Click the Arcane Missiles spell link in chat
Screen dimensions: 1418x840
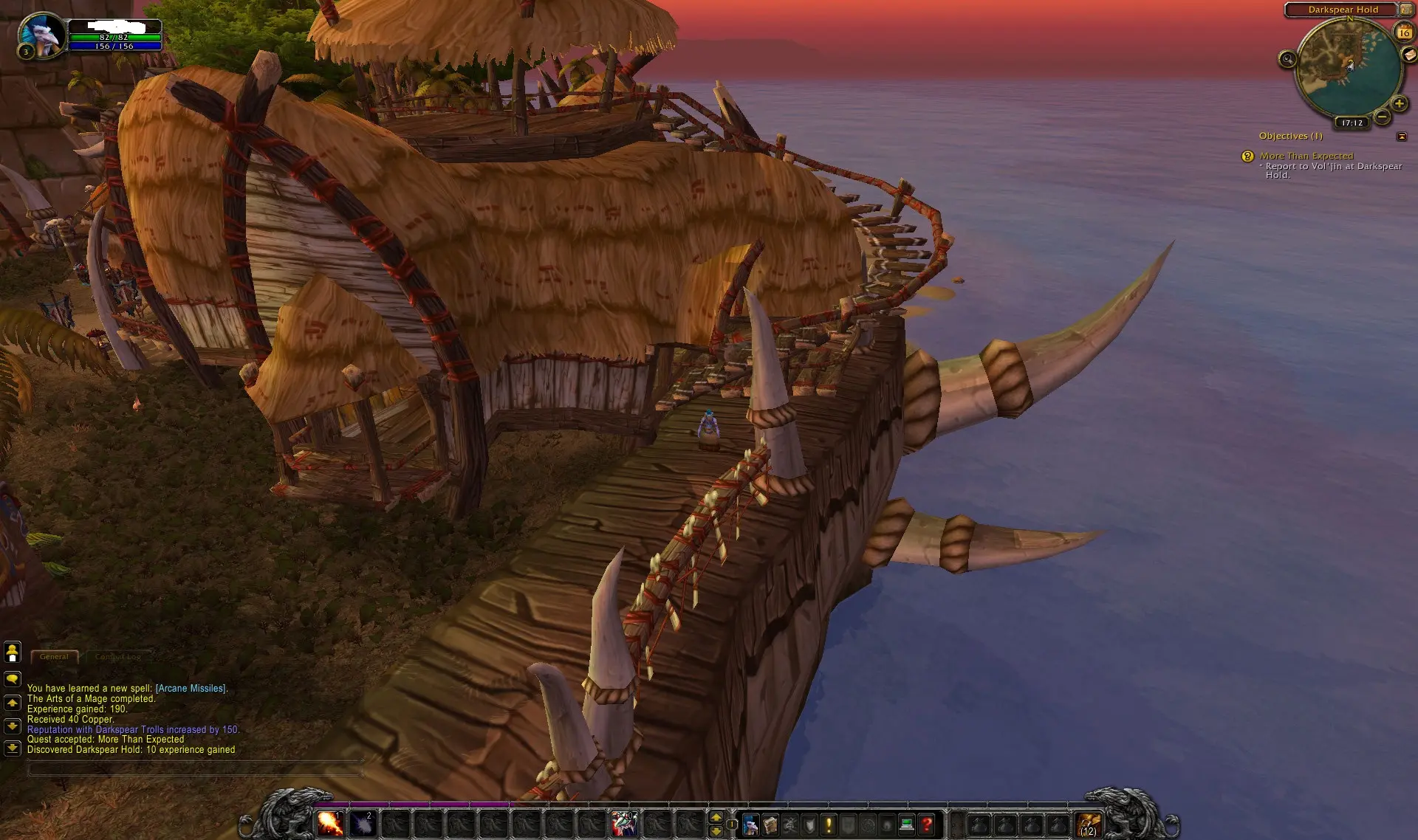tap(191, 688)
